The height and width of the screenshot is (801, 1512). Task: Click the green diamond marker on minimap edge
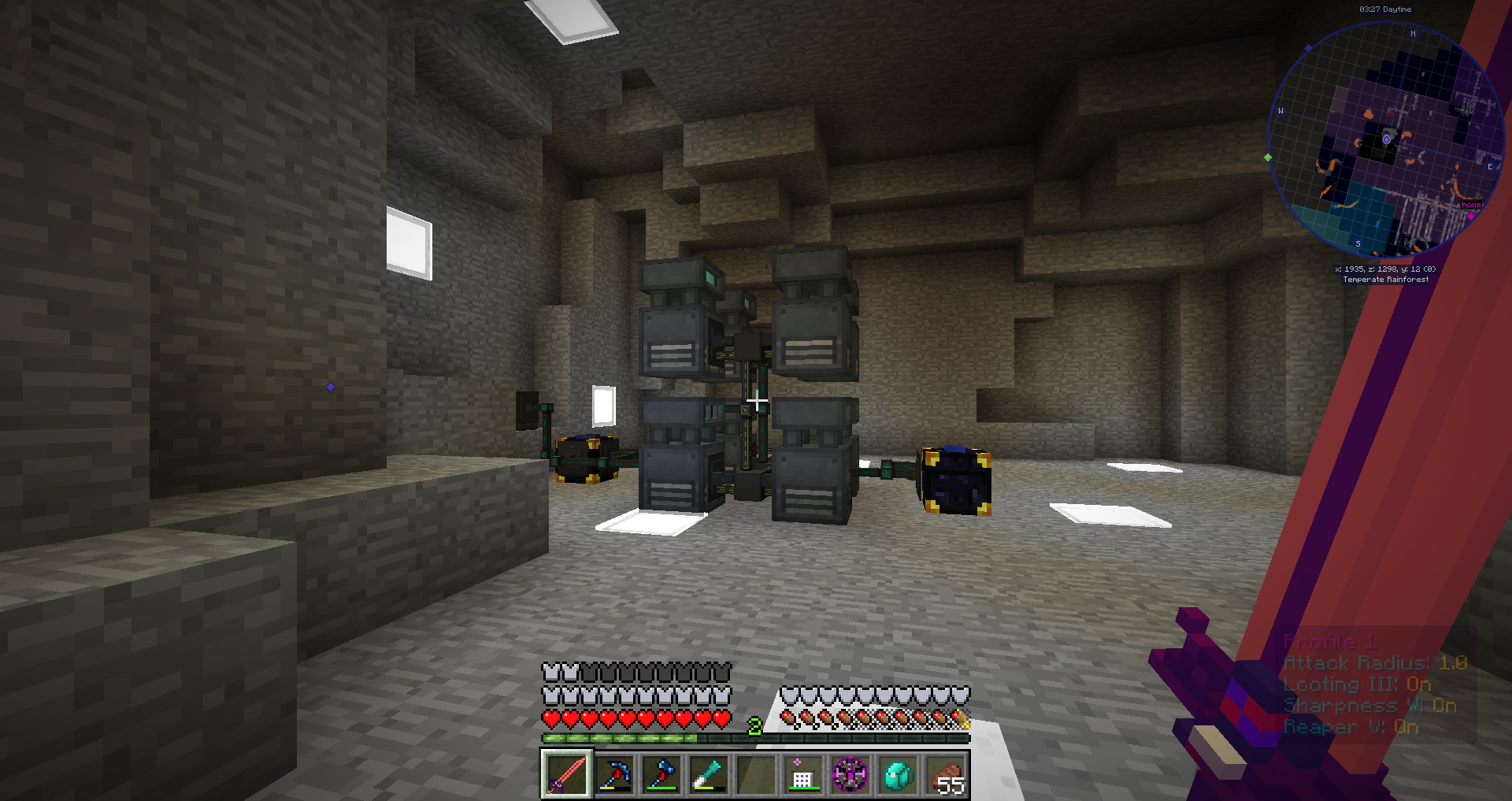pos(1268,158)
